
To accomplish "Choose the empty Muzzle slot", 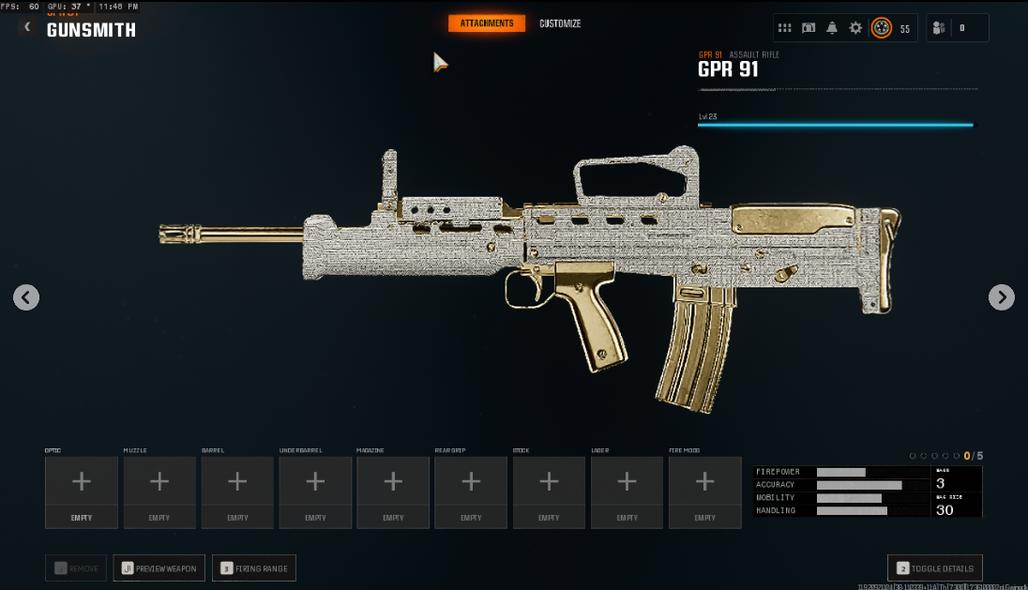I will [159, 492].
